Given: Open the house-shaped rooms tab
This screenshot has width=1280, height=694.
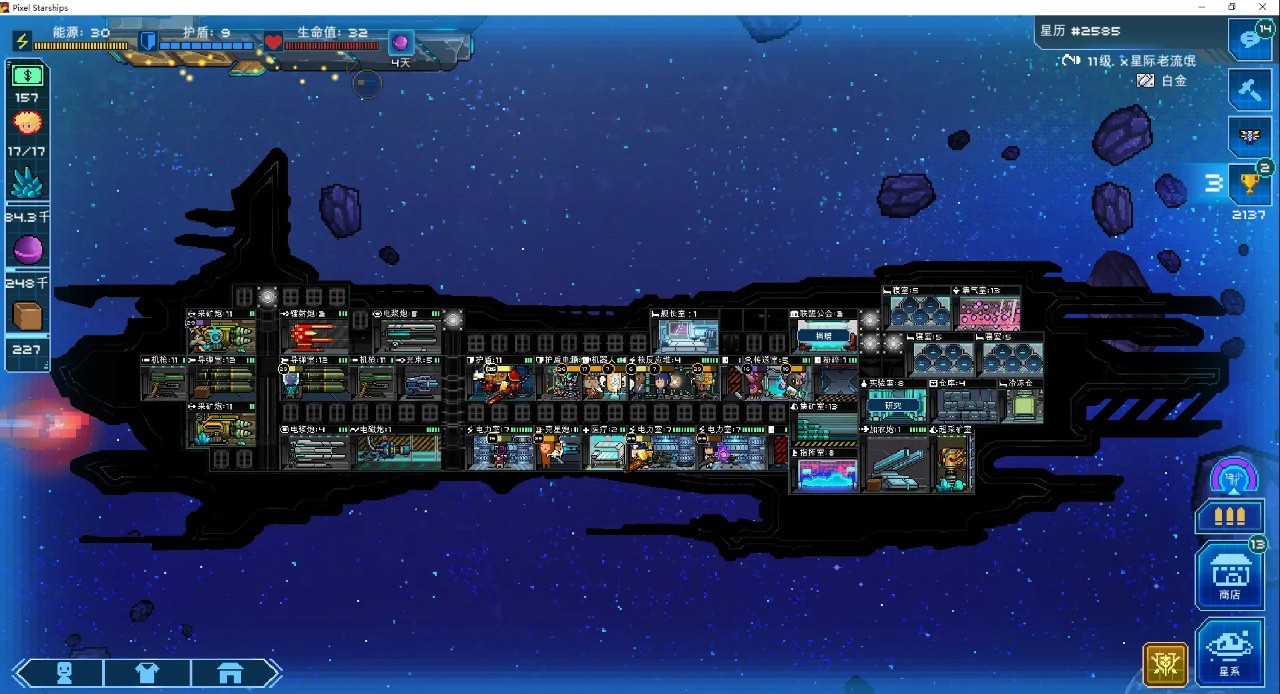Looking at the screenshot, I should (230, 673).
